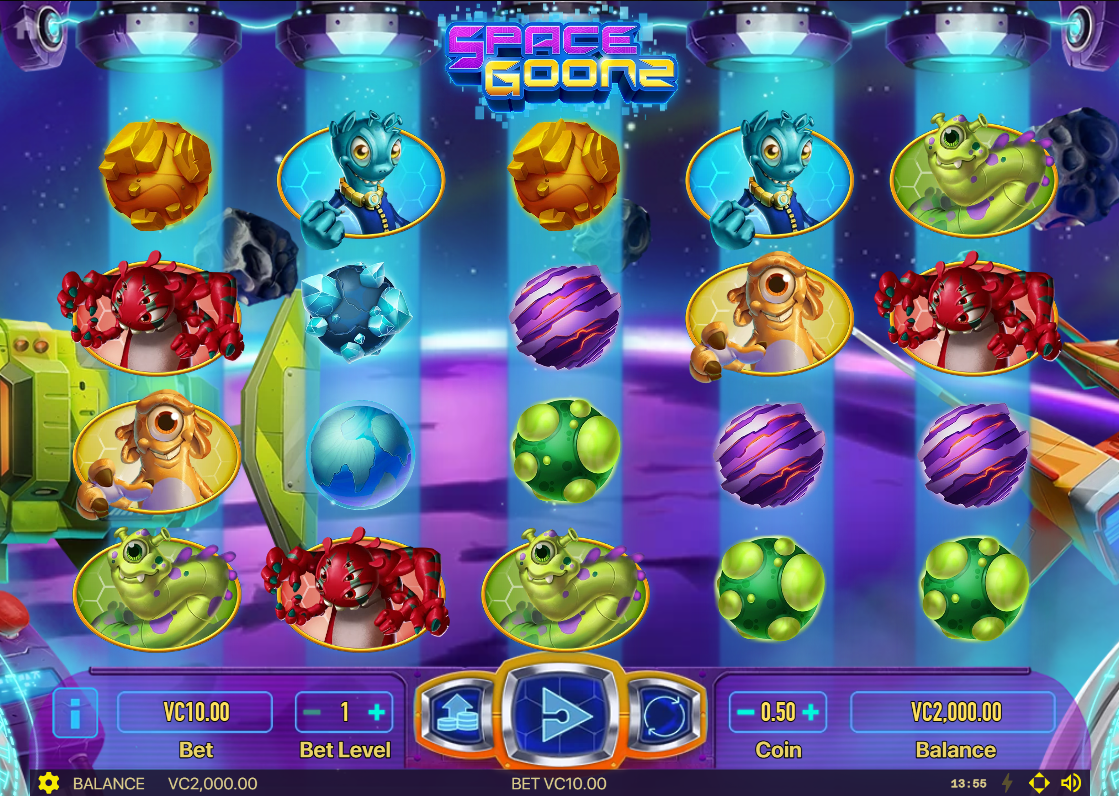Raise the Coin value with plus
This screenshot has width=1119, height=796.
point(811,712)
